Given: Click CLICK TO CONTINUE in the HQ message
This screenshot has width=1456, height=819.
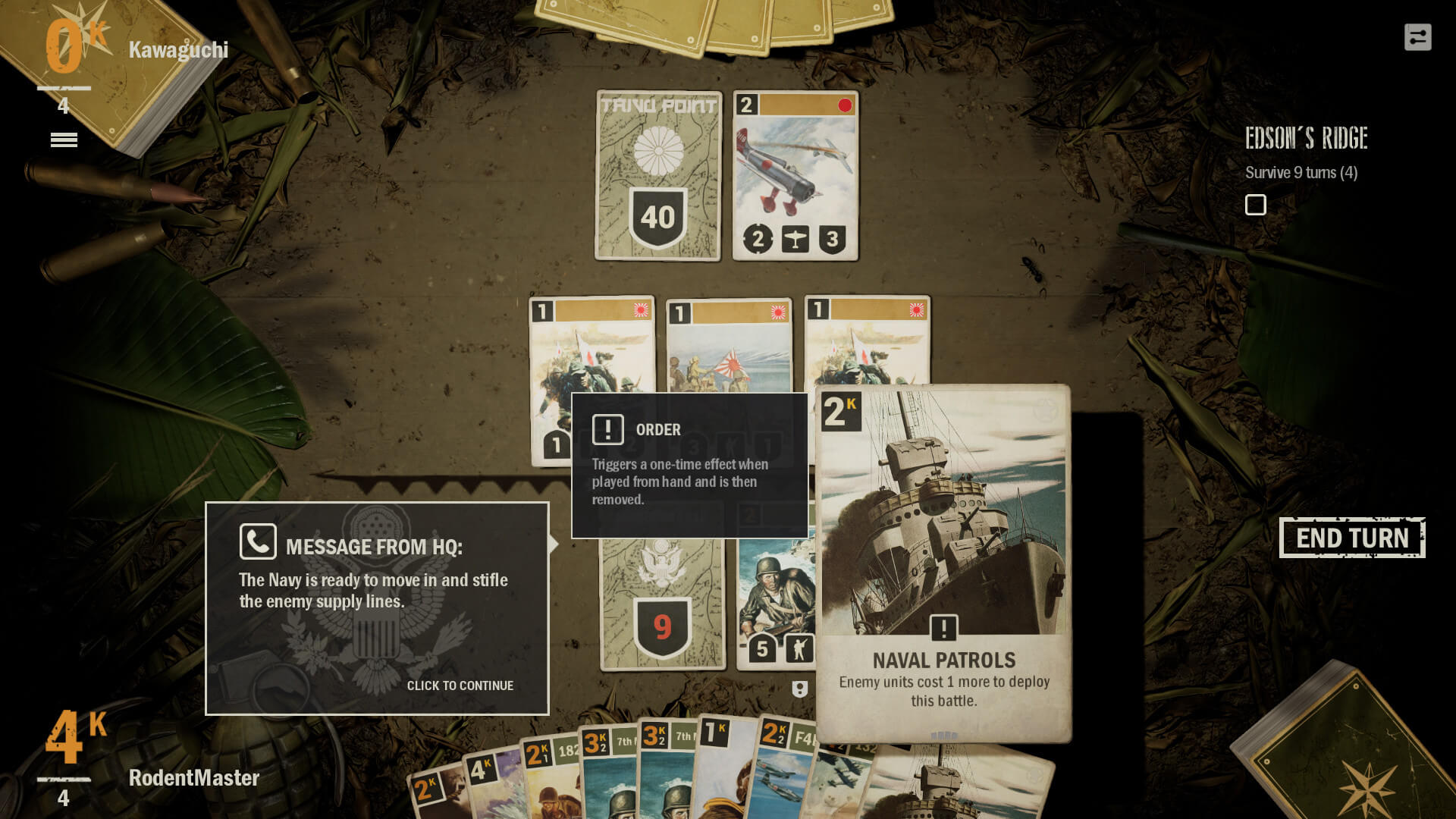Looking at the screenshot, I should pos(460,686).
